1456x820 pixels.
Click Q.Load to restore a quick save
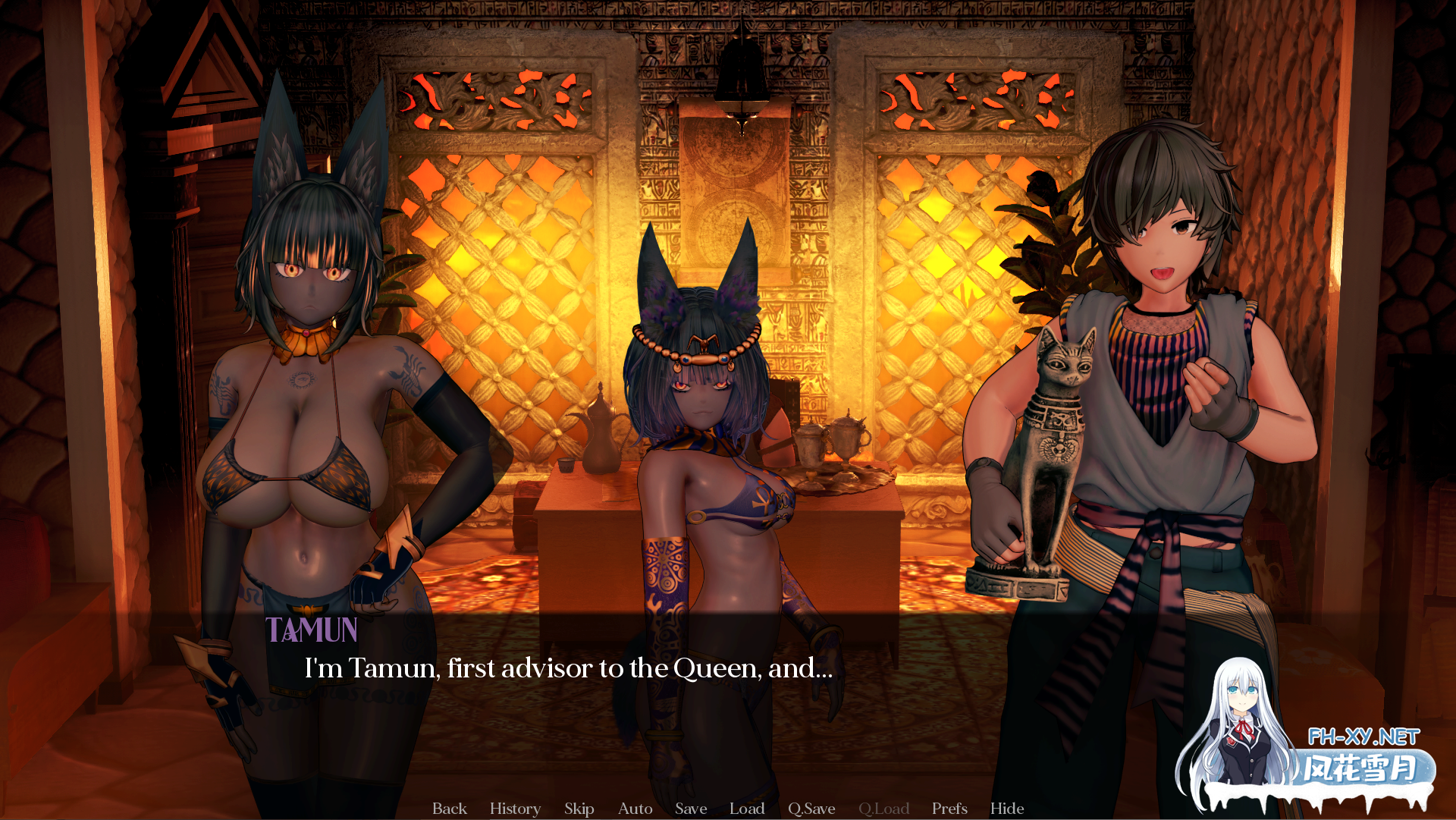(885, 809)
